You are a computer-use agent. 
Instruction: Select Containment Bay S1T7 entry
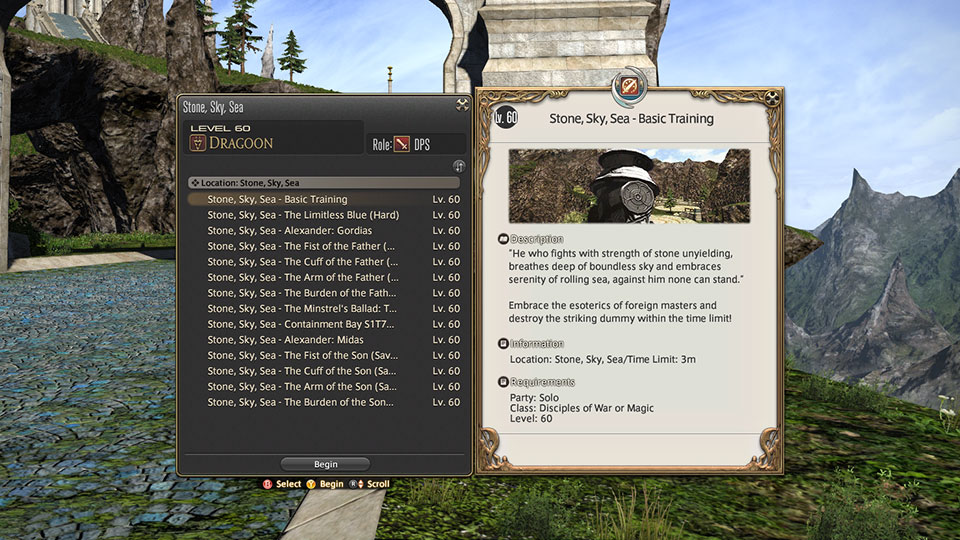tap(301, 324)
